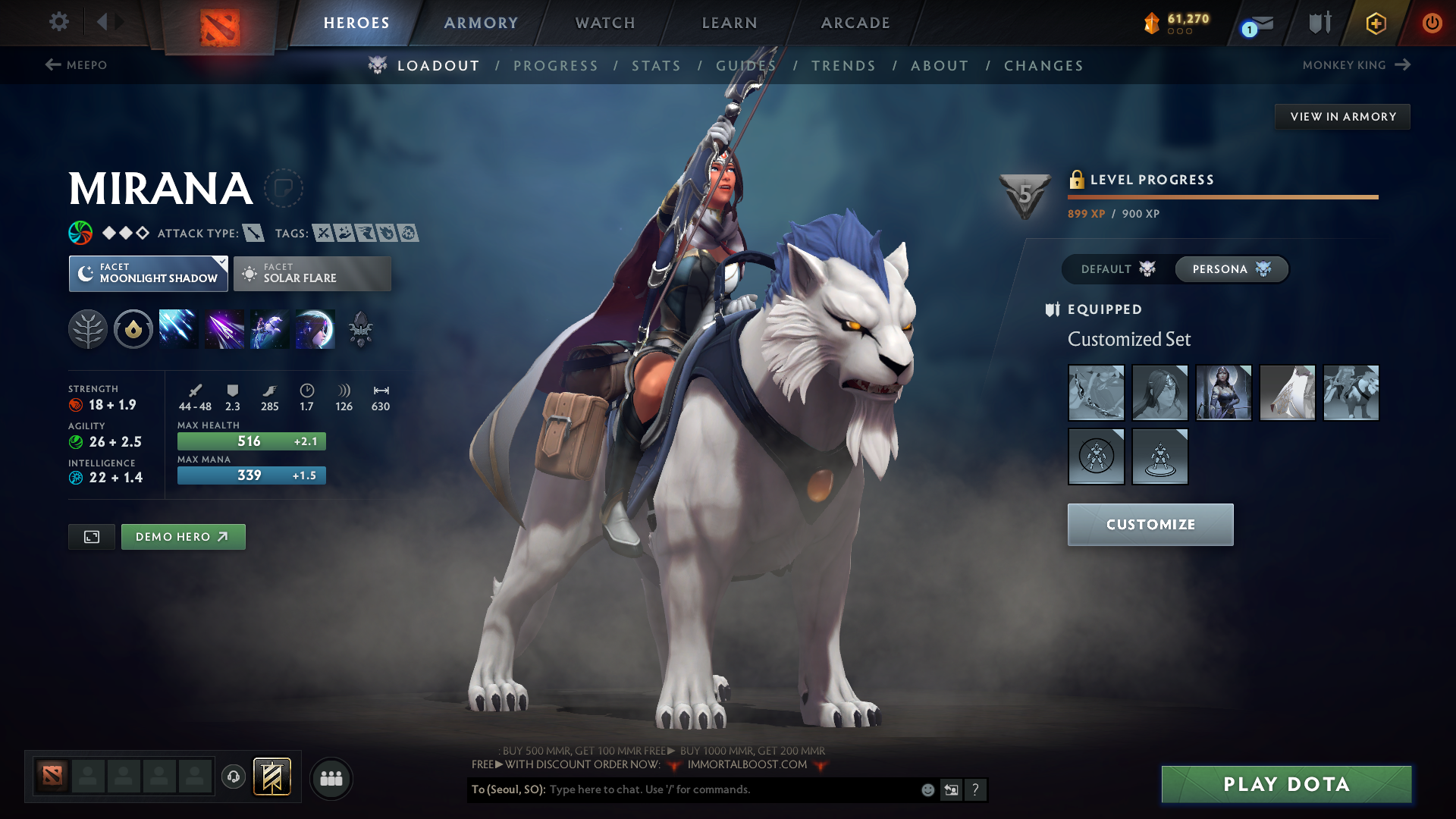Select the Starfall ability icon
The width and height of the screenshot is (1456, 819).
(178, 328)
